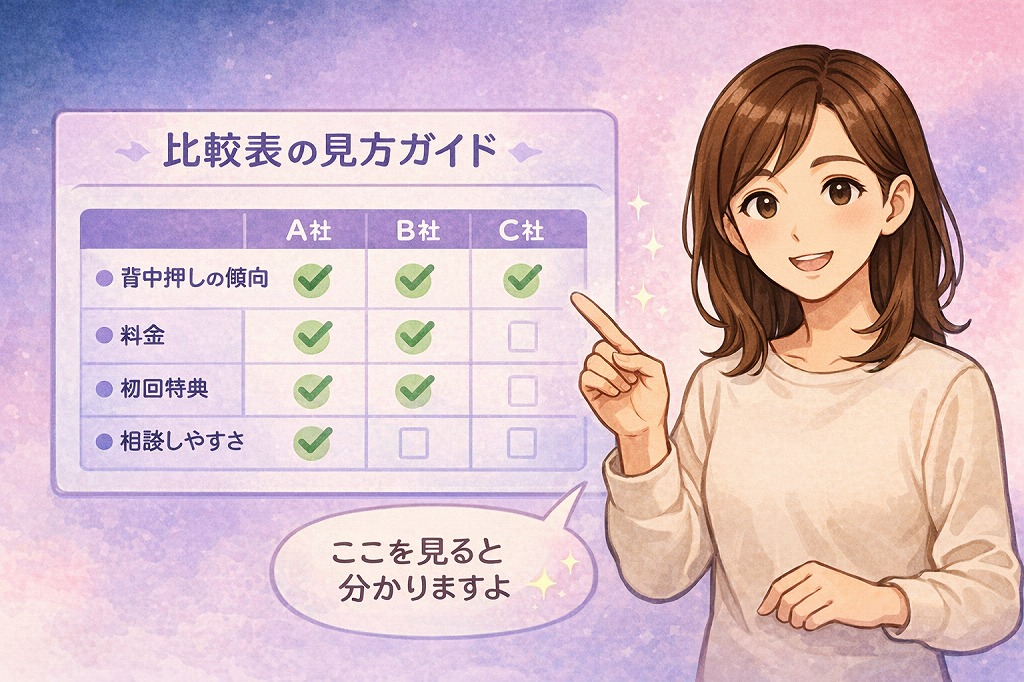The image size is (1024, 682).
Task: Toggle B社 checkmark for 初回特典
Action: [x=414, y=389]
